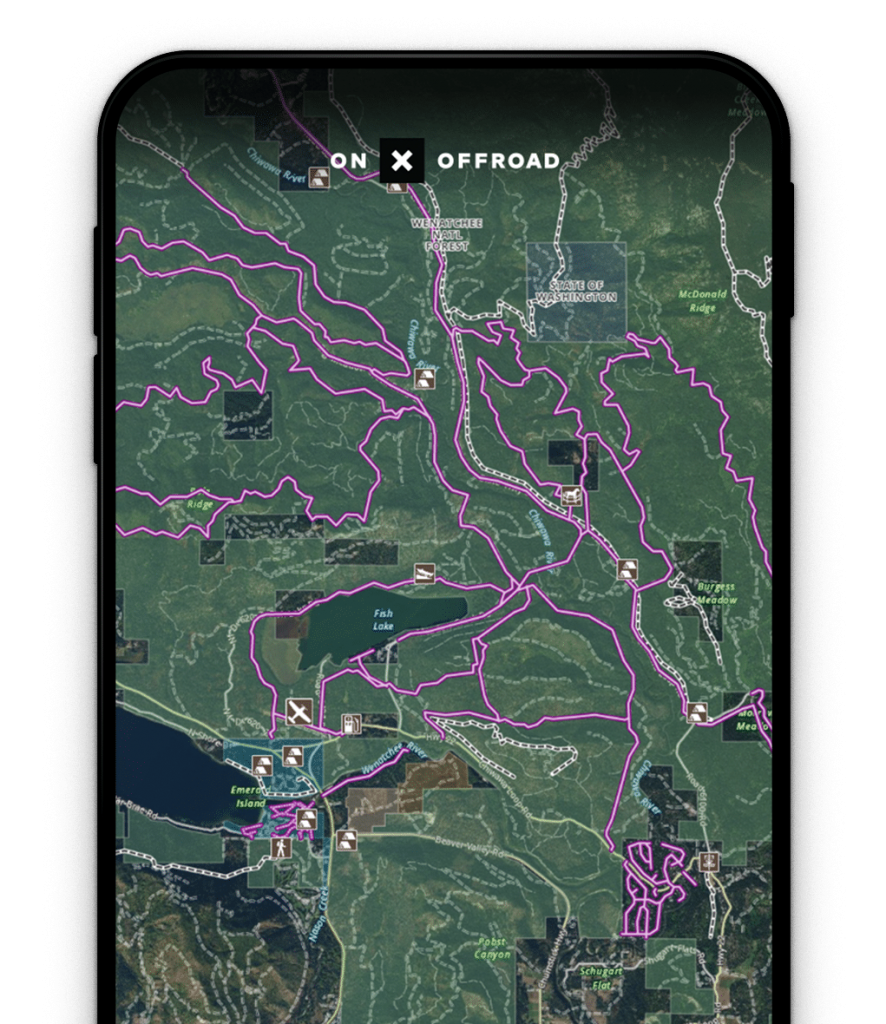886x1024 pixels.
Task: Open the campground marker near Burgess Meadow
Action: [x=627, y=569]
